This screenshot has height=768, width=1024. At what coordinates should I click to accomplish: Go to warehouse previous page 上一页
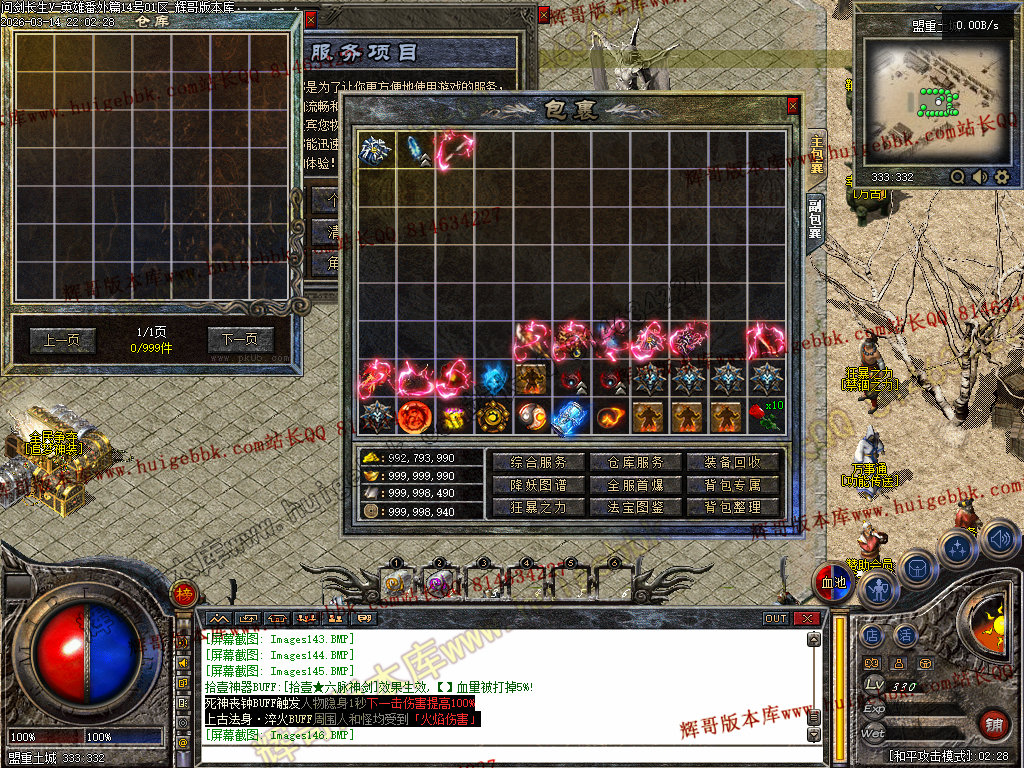[x=62, y=340]
